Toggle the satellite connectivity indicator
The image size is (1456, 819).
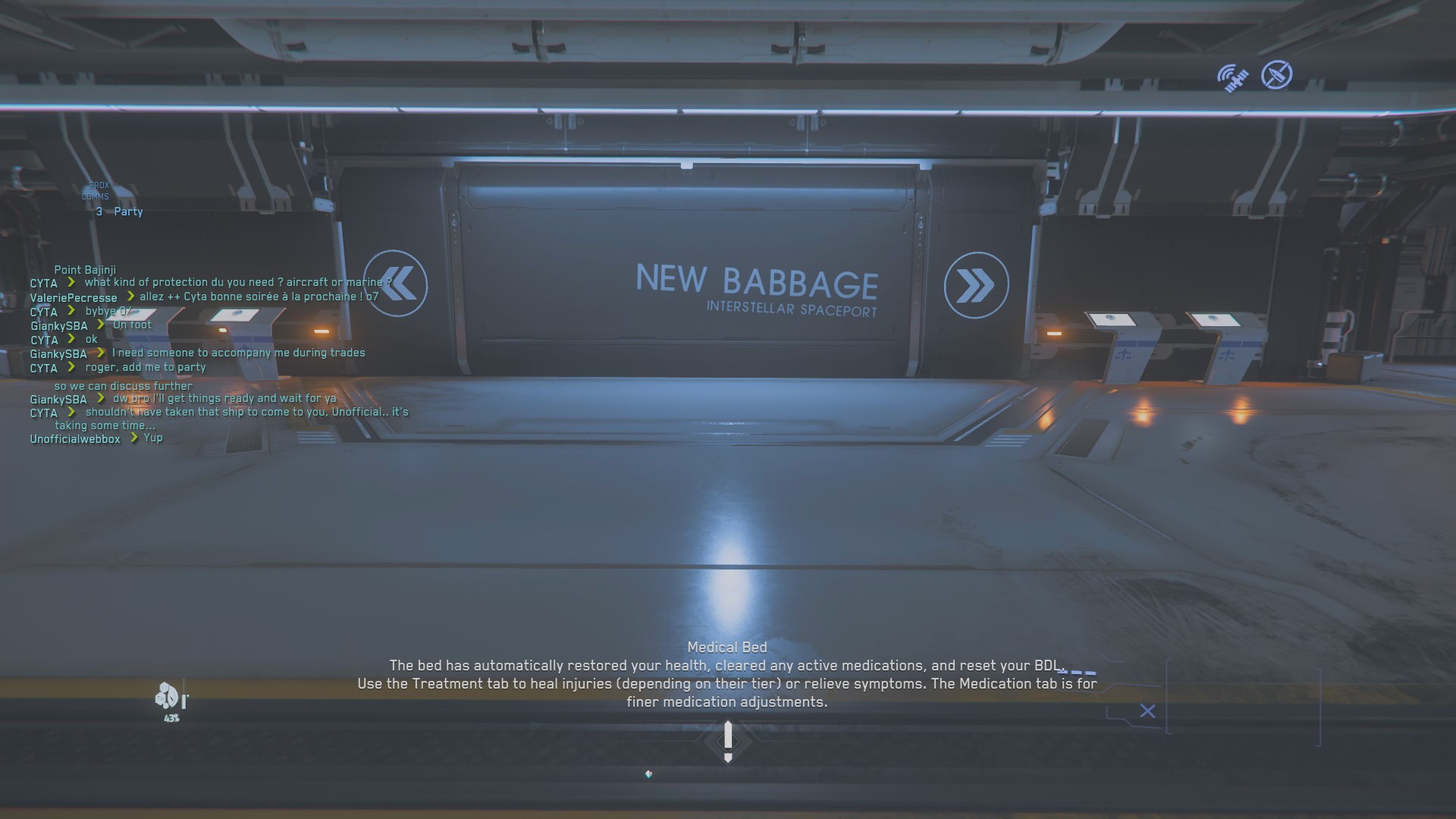tap(1232, 76)
